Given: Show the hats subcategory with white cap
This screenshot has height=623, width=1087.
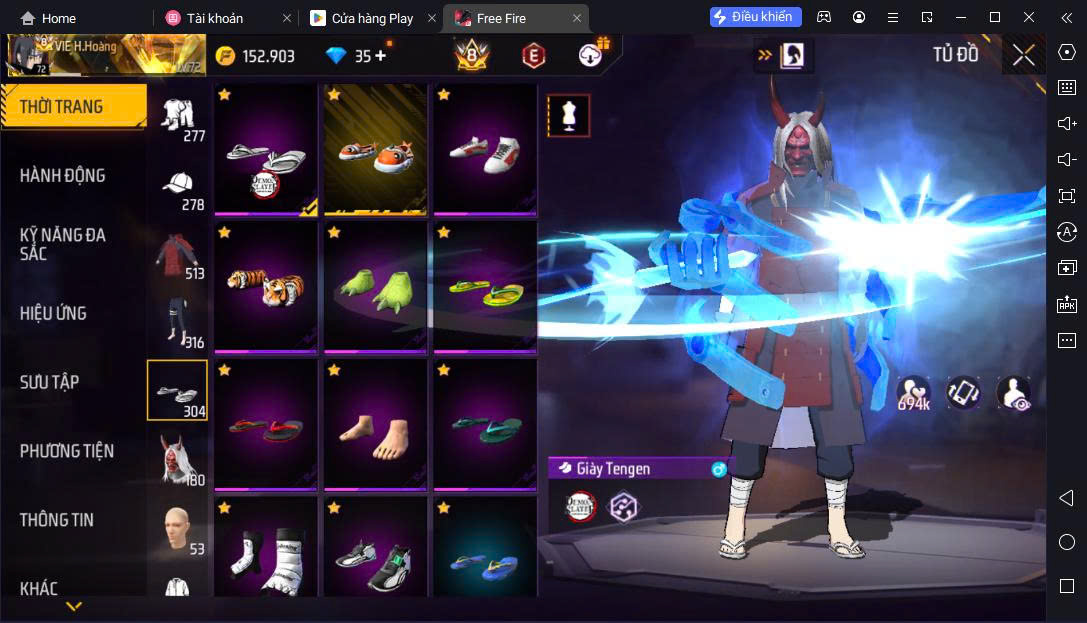Looking at the screenshot, I should pos(181,186).
